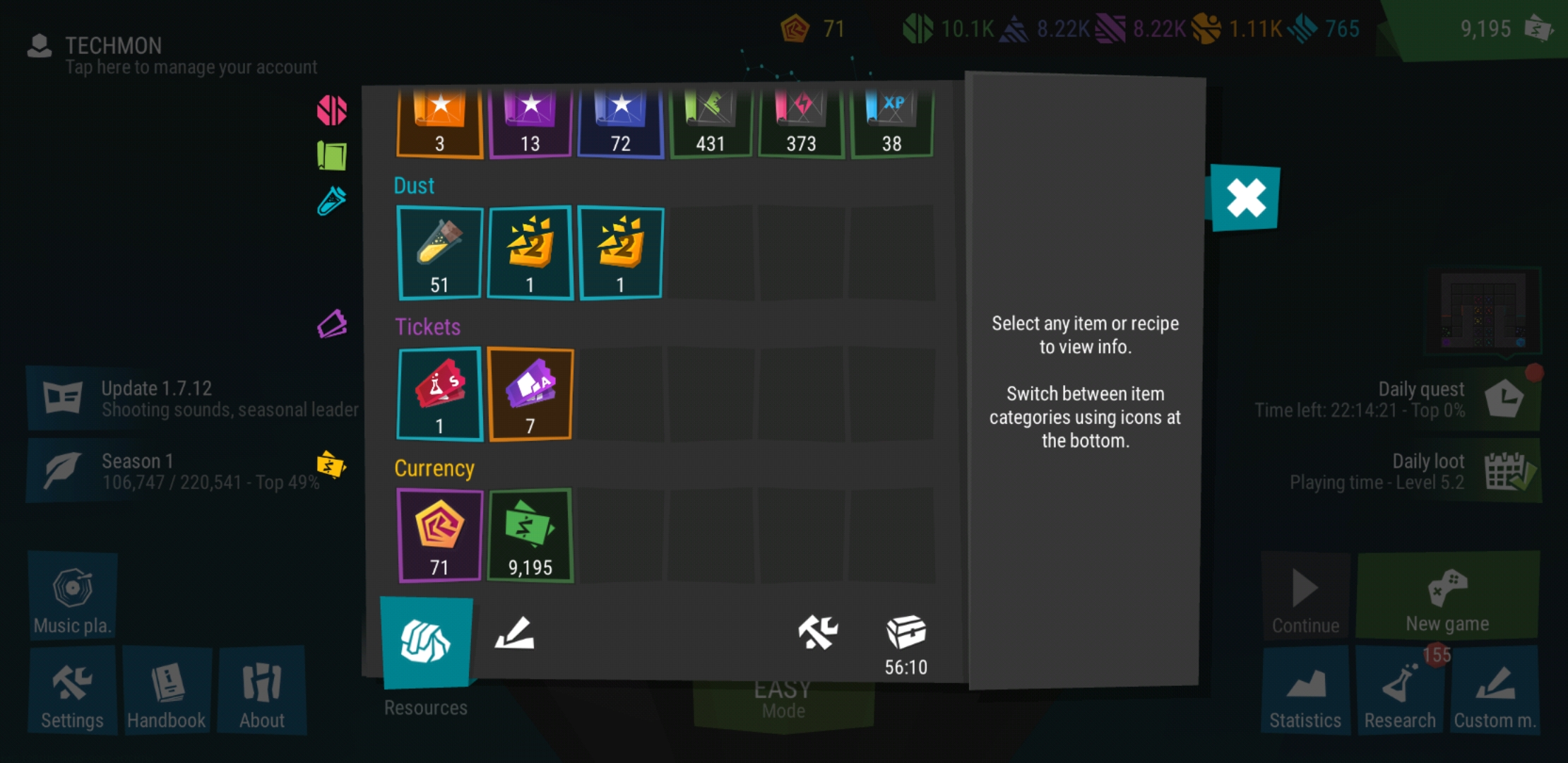Switch to the Resources tab
Image resolution: width=1568 pixels, height=763 pixels.
426,642
